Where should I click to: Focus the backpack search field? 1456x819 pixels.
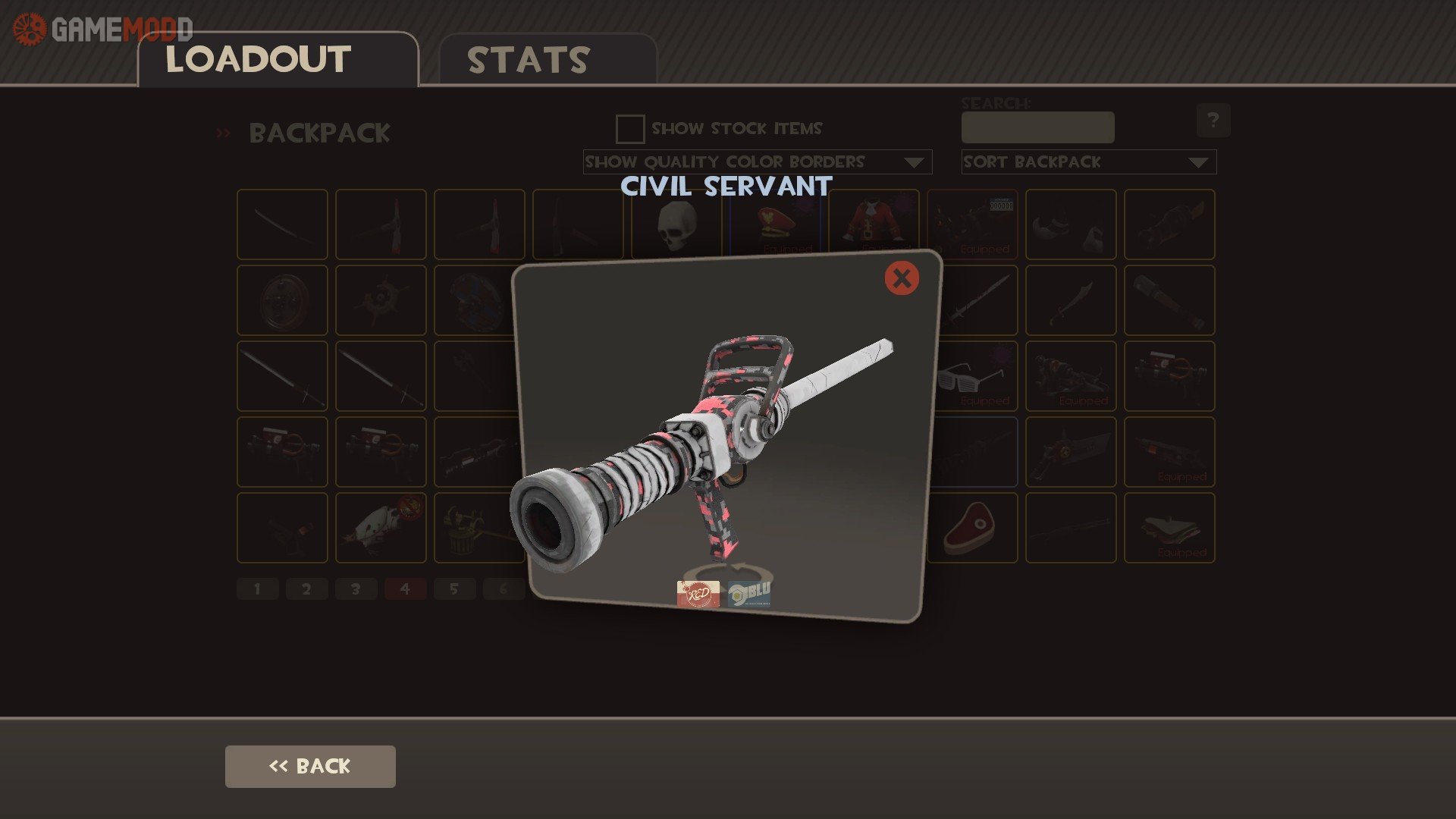[1037, 127]
